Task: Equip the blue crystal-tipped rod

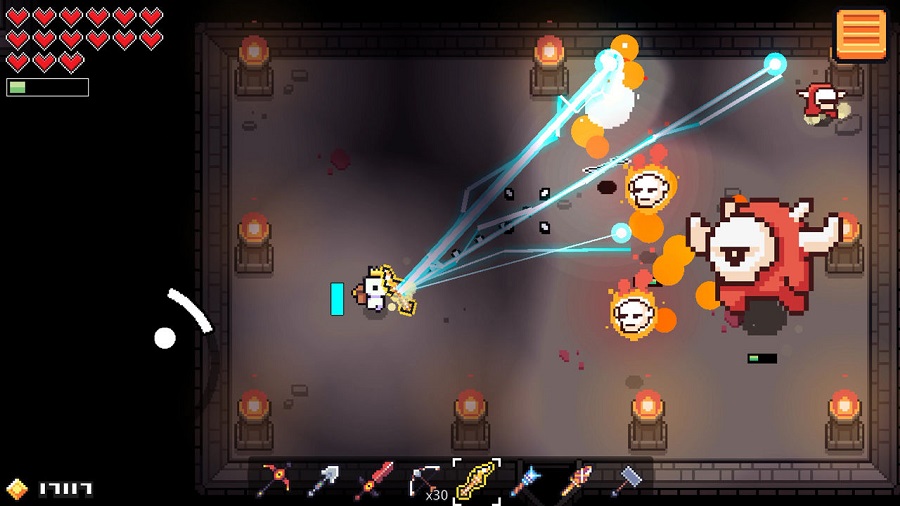Action: 526,480
